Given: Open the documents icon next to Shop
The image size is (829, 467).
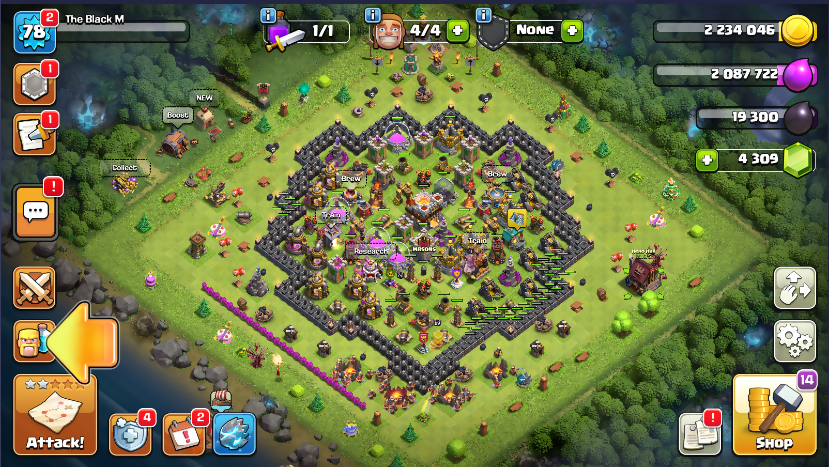Looking at the screenshot, I should tap(699, 432).
